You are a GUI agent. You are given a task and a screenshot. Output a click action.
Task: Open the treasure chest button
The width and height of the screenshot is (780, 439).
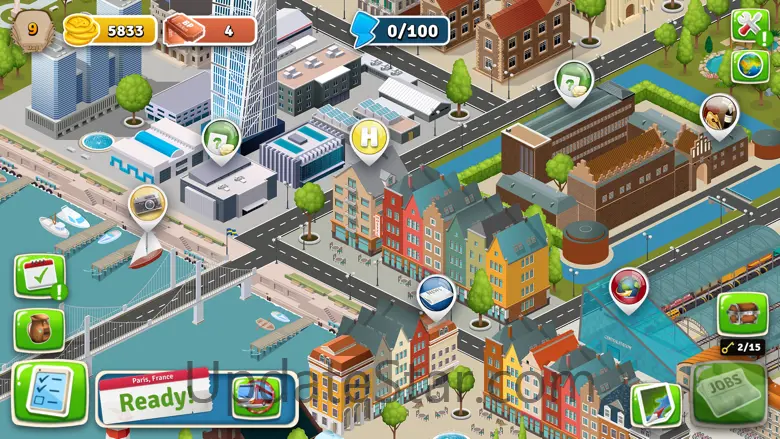coord(742,313)
